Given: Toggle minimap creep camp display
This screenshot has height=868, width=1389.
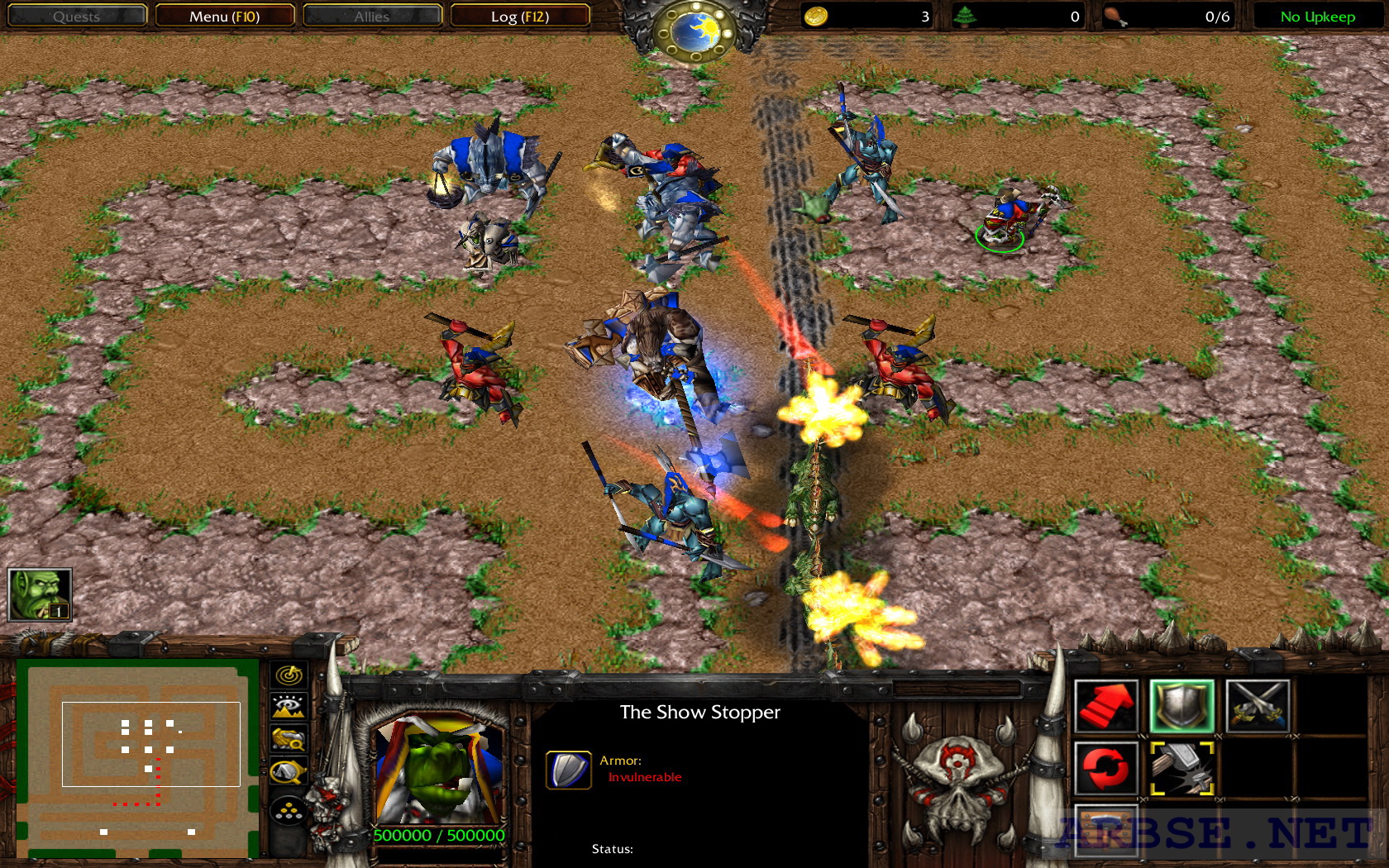Looking at the screenshot, I should [x=289, y=773].
